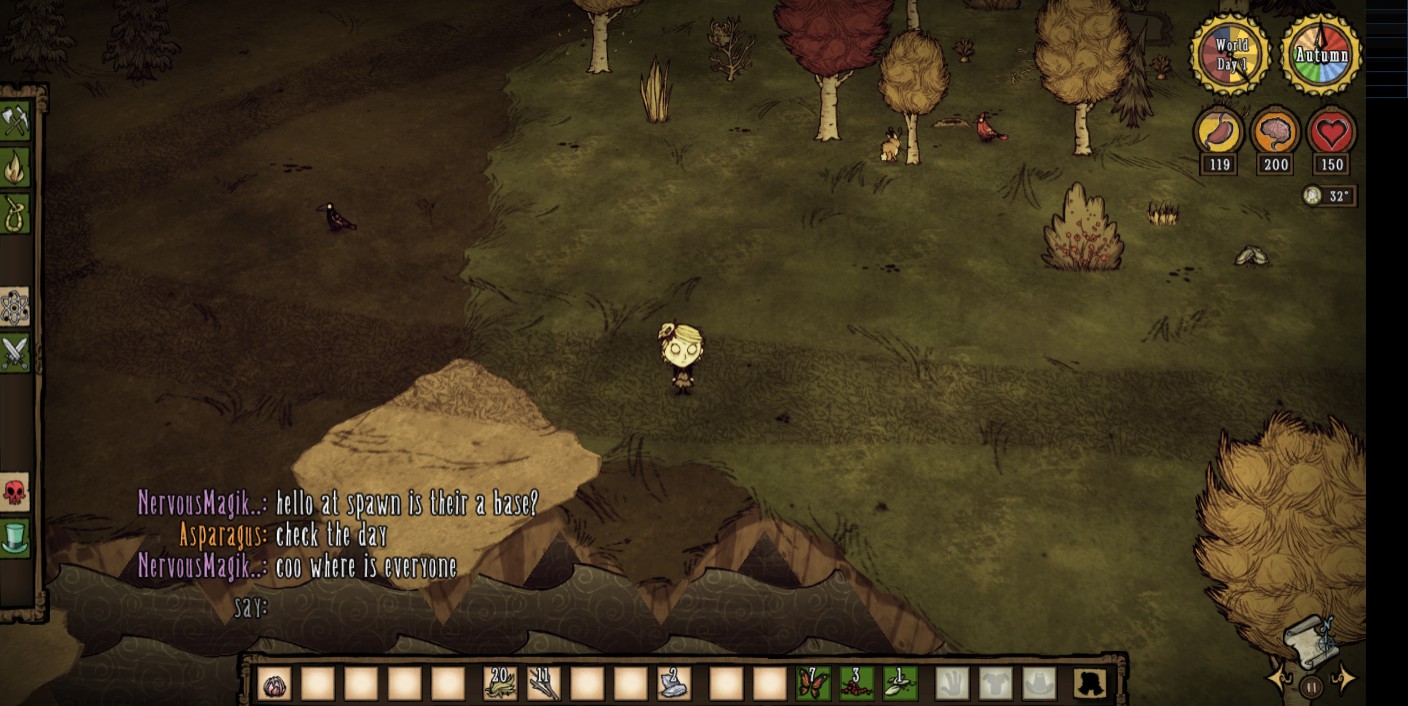
Task: Open the Survival rope-trap crafting tab
Action: (x=15, y=214)
